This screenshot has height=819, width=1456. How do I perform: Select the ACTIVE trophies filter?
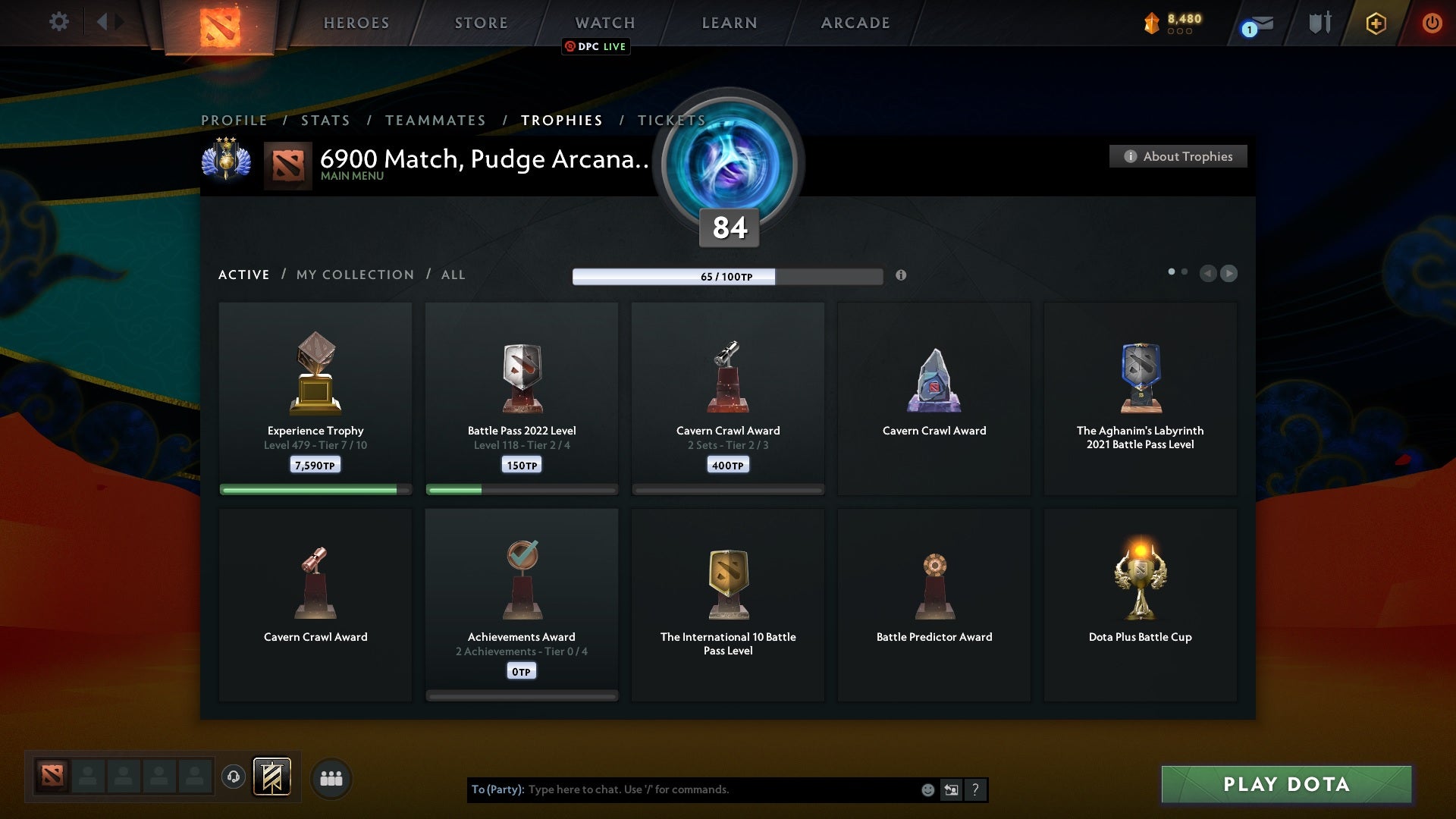point(244,275)
